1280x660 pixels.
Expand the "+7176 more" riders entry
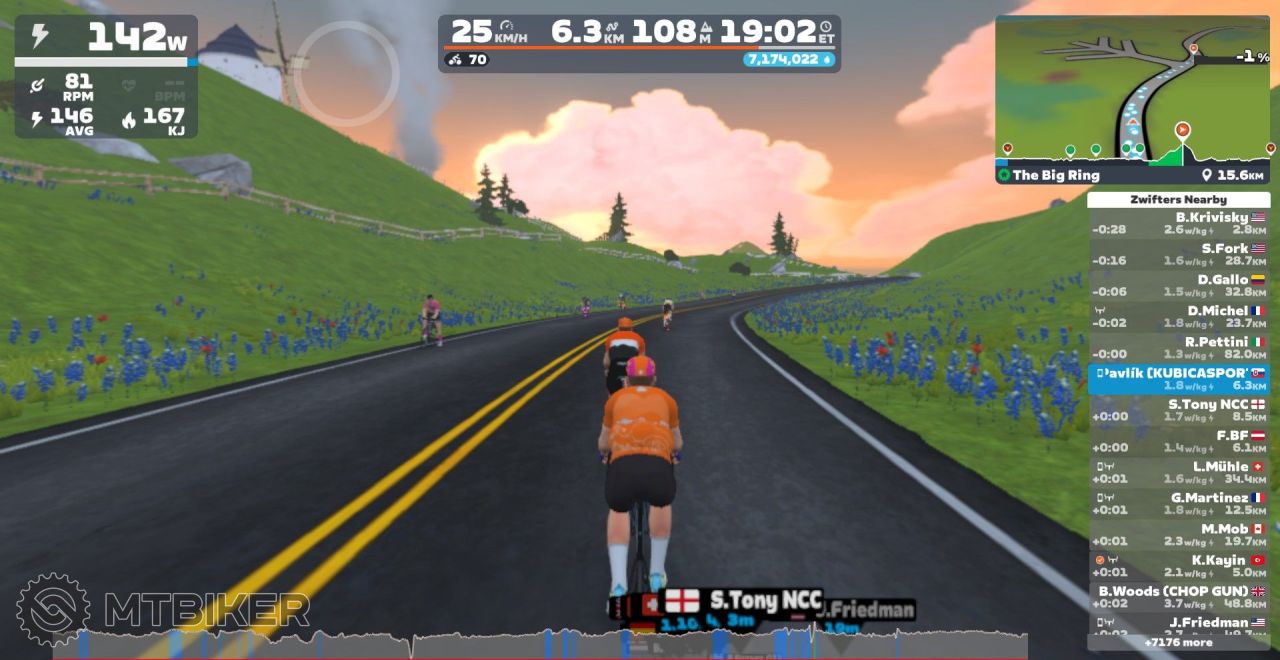(x=1178, y=642)
